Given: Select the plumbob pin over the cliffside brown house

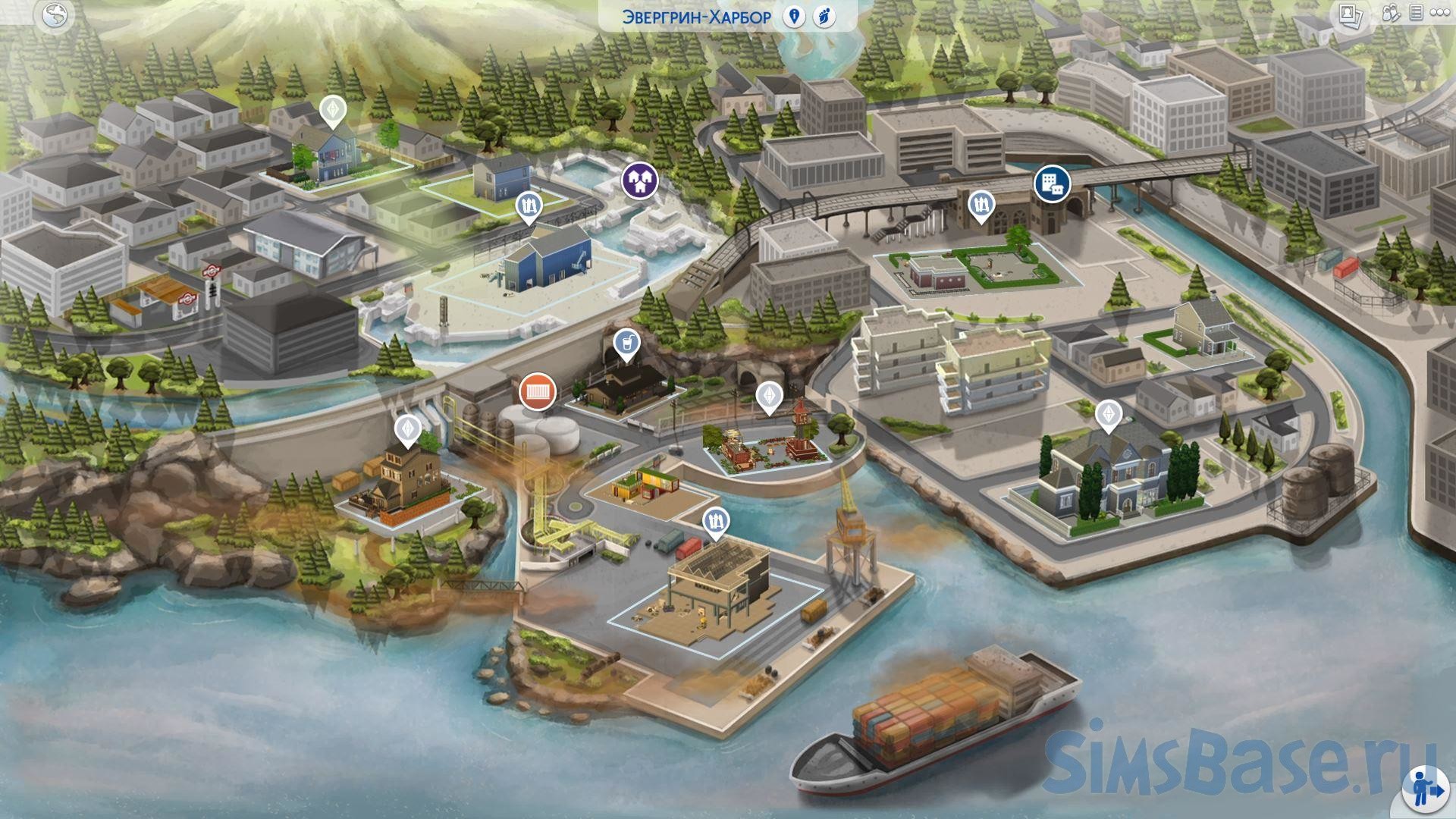Looking at the screenshot, I should (408, 428).
